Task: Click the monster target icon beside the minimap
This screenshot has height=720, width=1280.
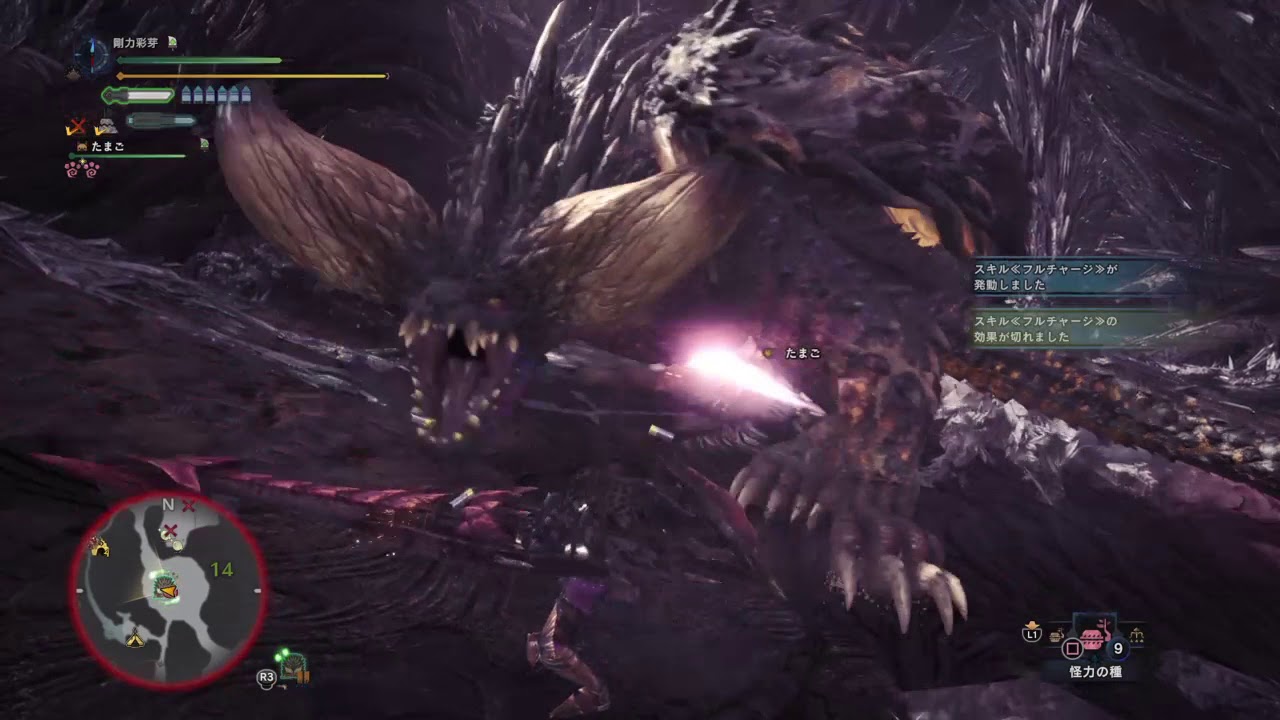Action: click(x=294, y=667)
